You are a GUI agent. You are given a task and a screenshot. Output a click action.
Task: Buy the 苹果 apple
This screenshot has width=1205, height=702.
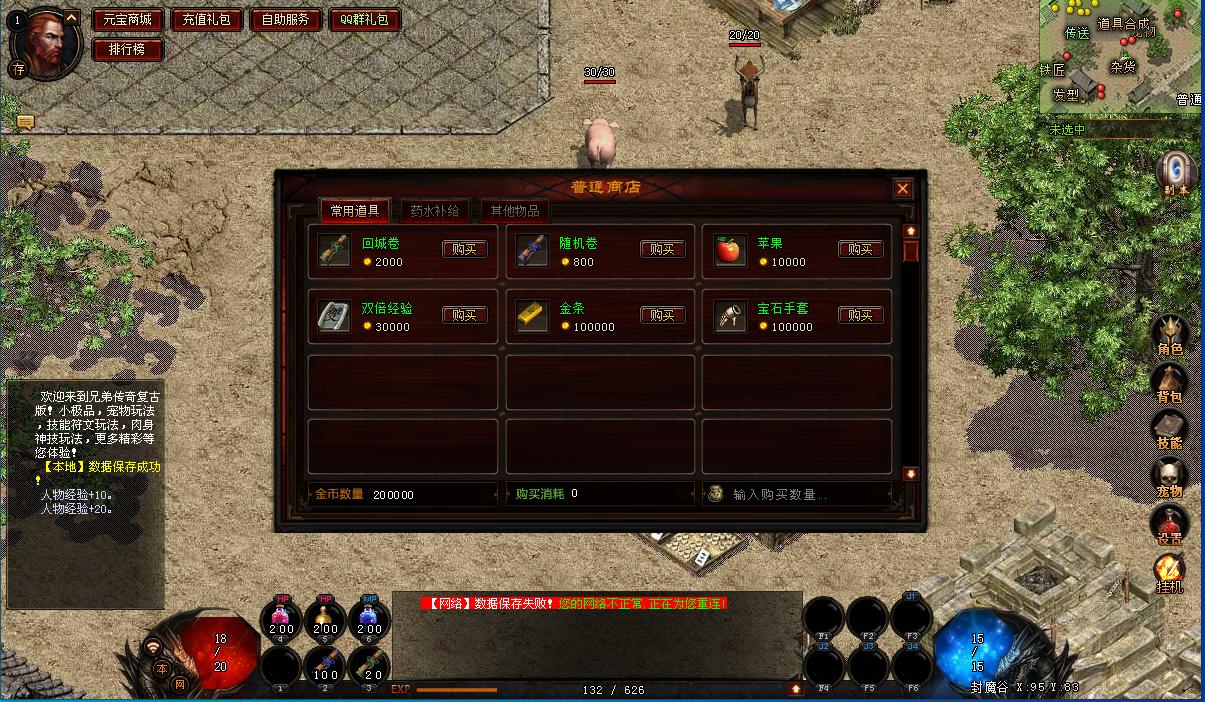(860, 249)
